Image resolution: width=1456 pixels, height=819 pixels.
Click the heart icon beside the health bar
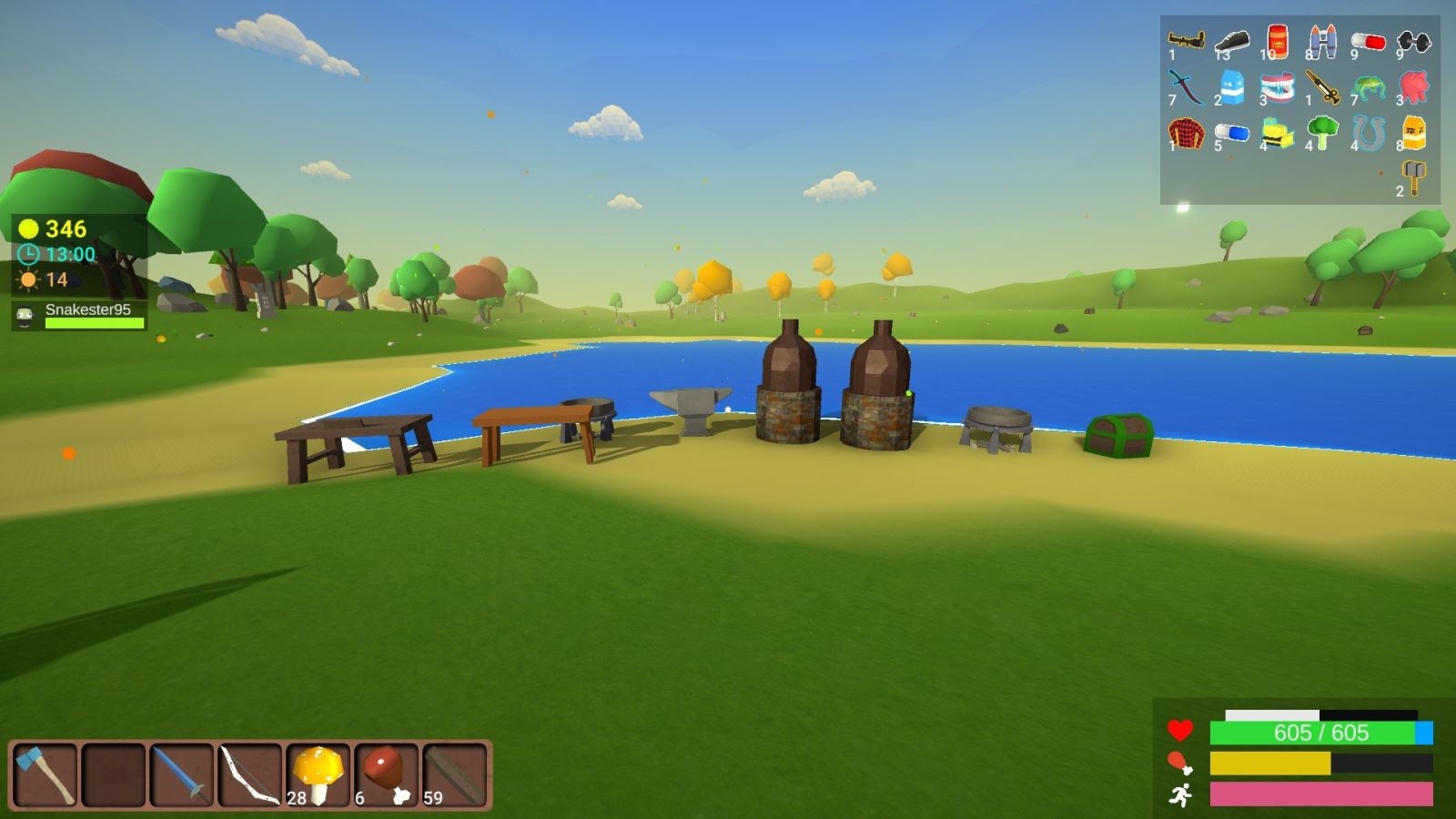coord(1180,729)
